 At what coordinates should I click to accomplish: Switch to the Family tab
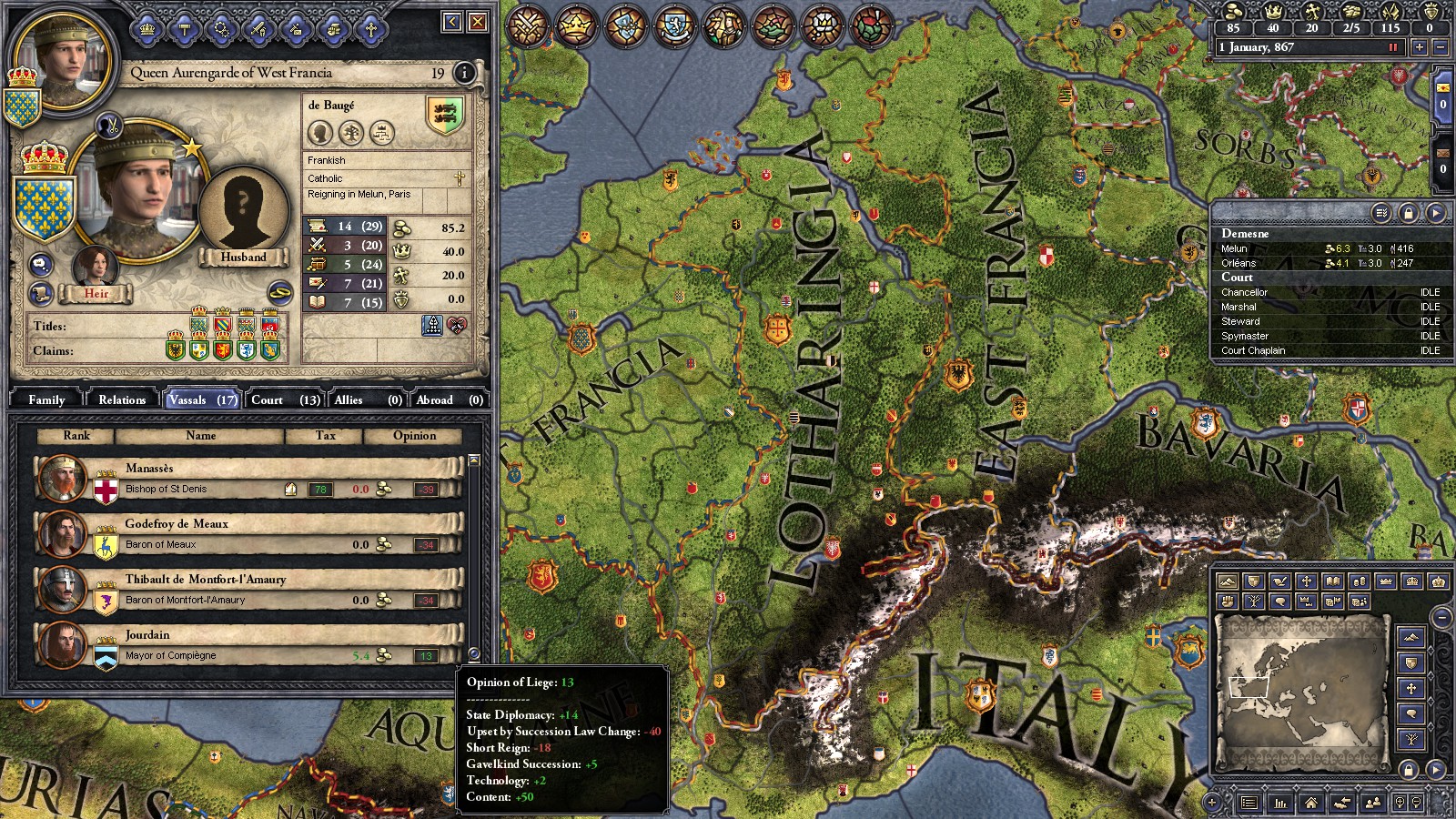(x=46, y=399)
